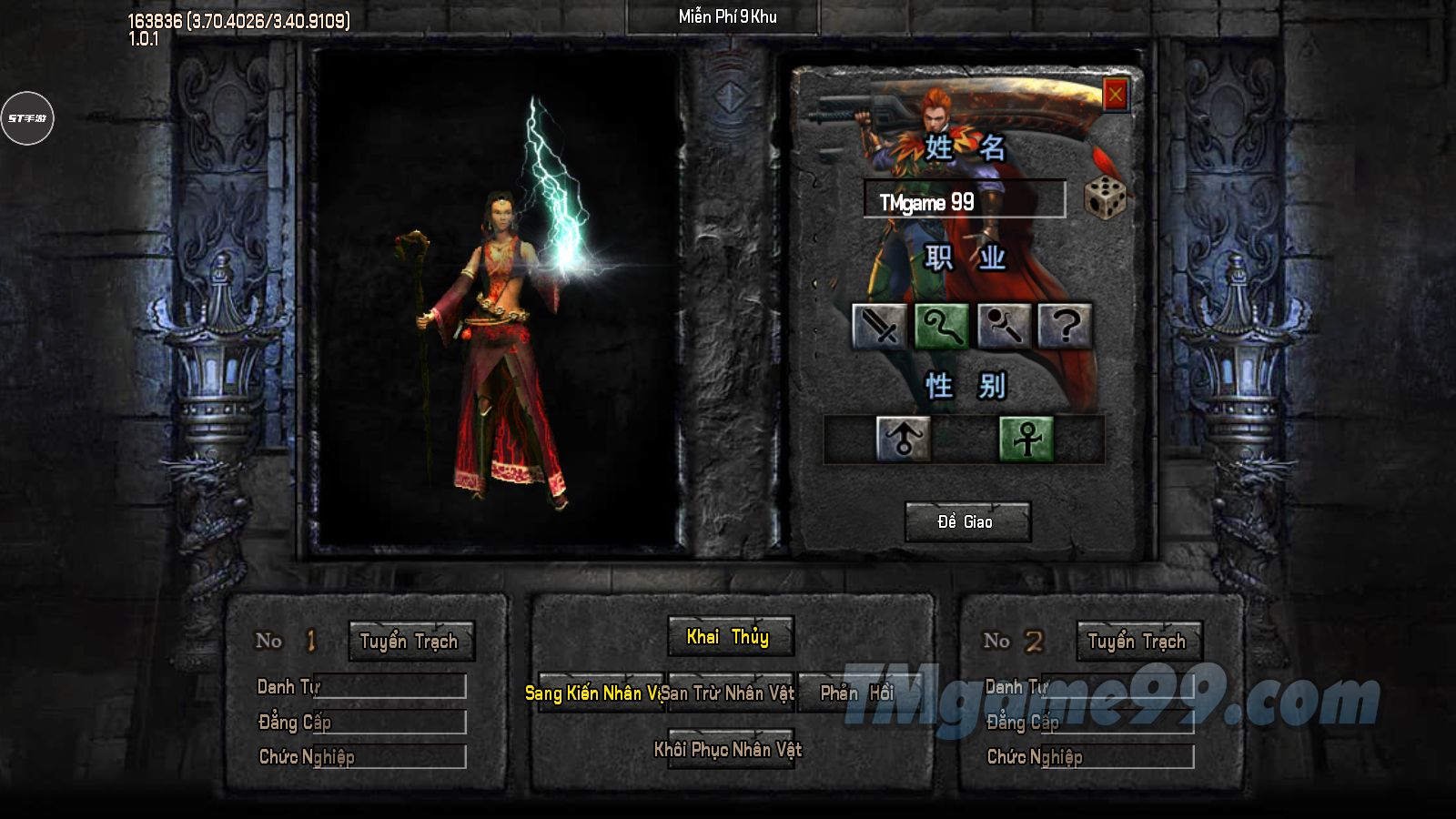This screenshot has height=819, width=1456.
Task: Select the question mark class icon
Action: coord(1065,326)
